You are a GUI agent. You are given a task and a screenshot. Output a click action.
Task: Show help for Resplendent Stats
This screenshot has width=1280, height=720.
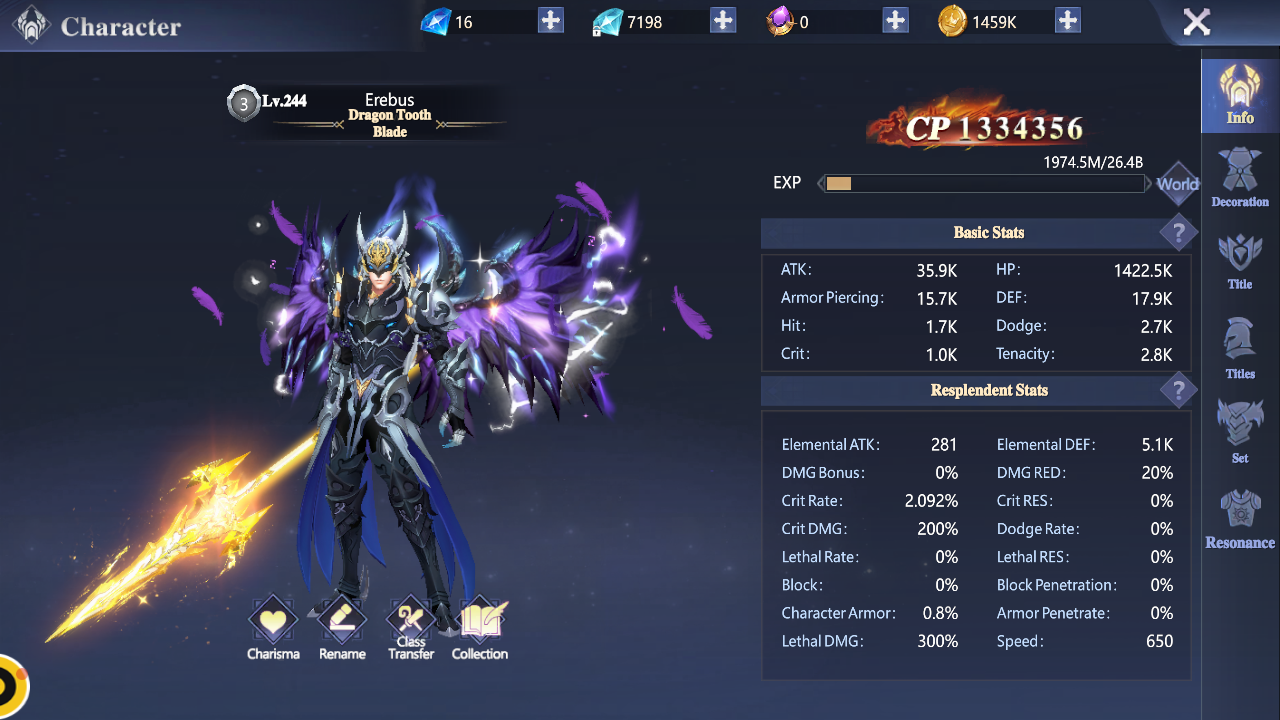[1178, 390]
